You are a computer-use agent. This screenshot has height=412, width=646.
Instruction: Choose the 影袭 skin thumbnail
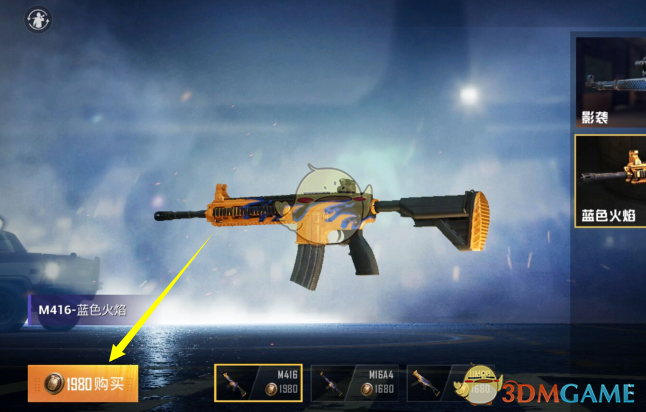click(611, 81)
